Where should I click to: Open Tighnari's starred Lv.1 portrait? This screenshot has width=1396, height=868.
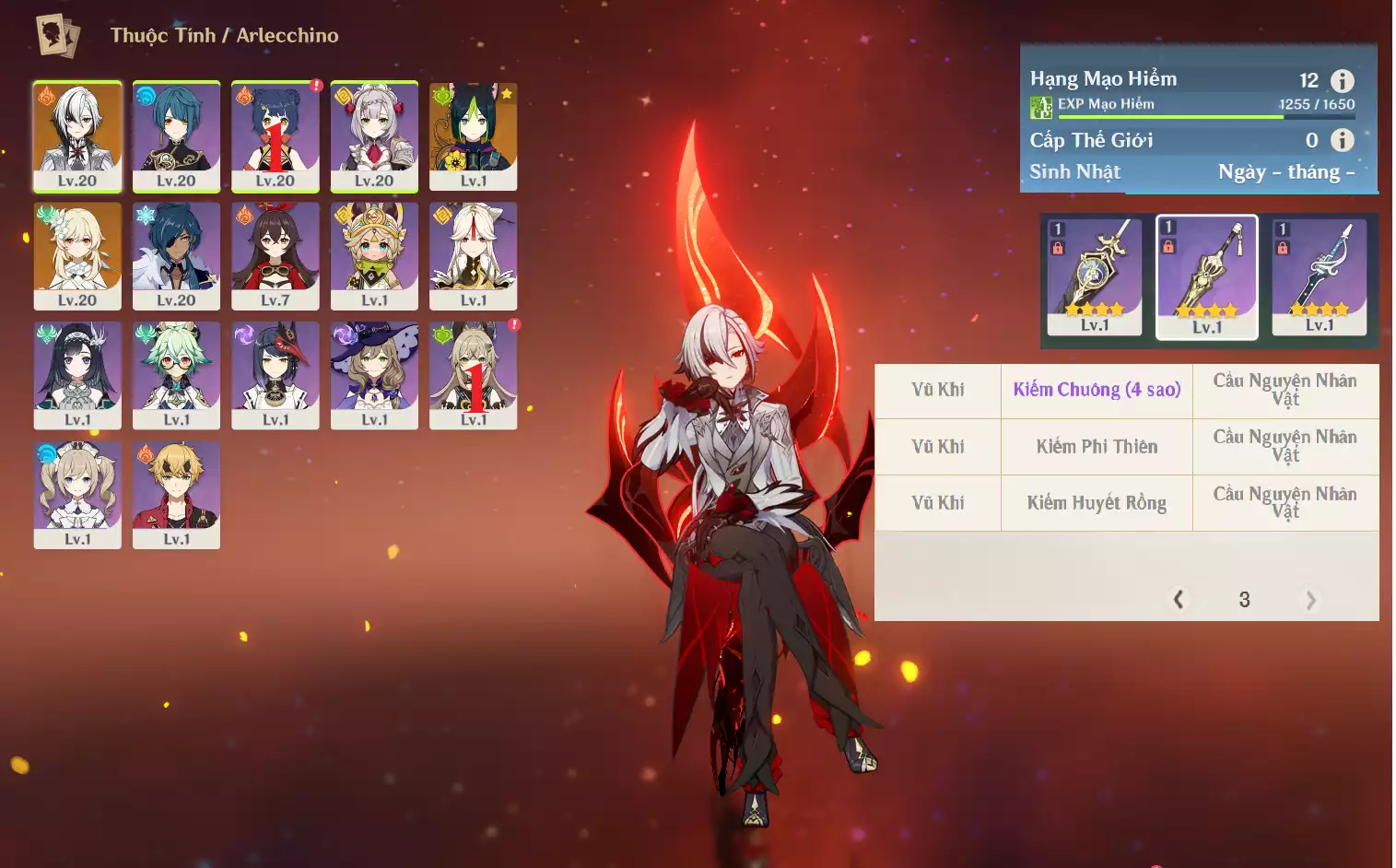click(473, 135)
